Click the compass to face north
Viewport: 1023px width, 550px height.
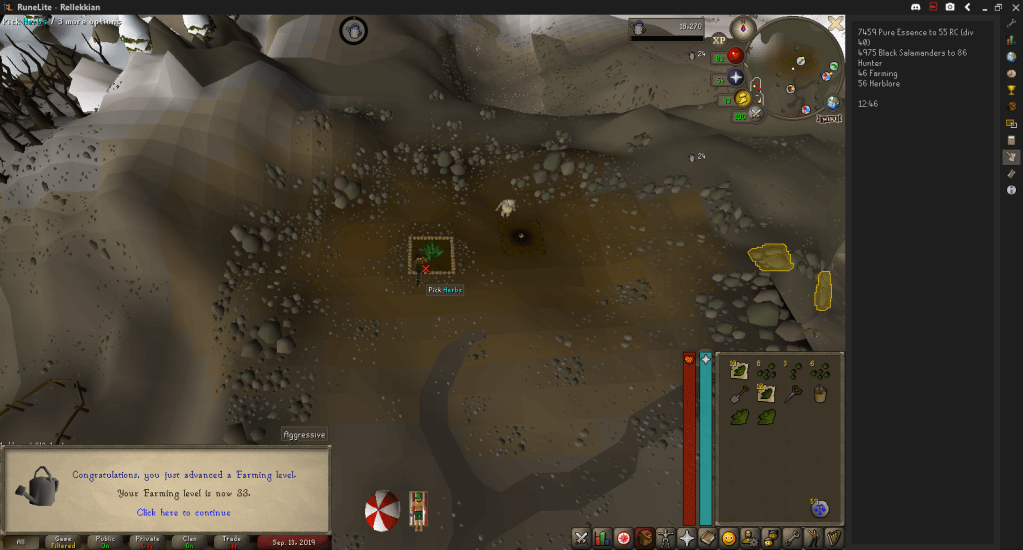tap(741, 27)
